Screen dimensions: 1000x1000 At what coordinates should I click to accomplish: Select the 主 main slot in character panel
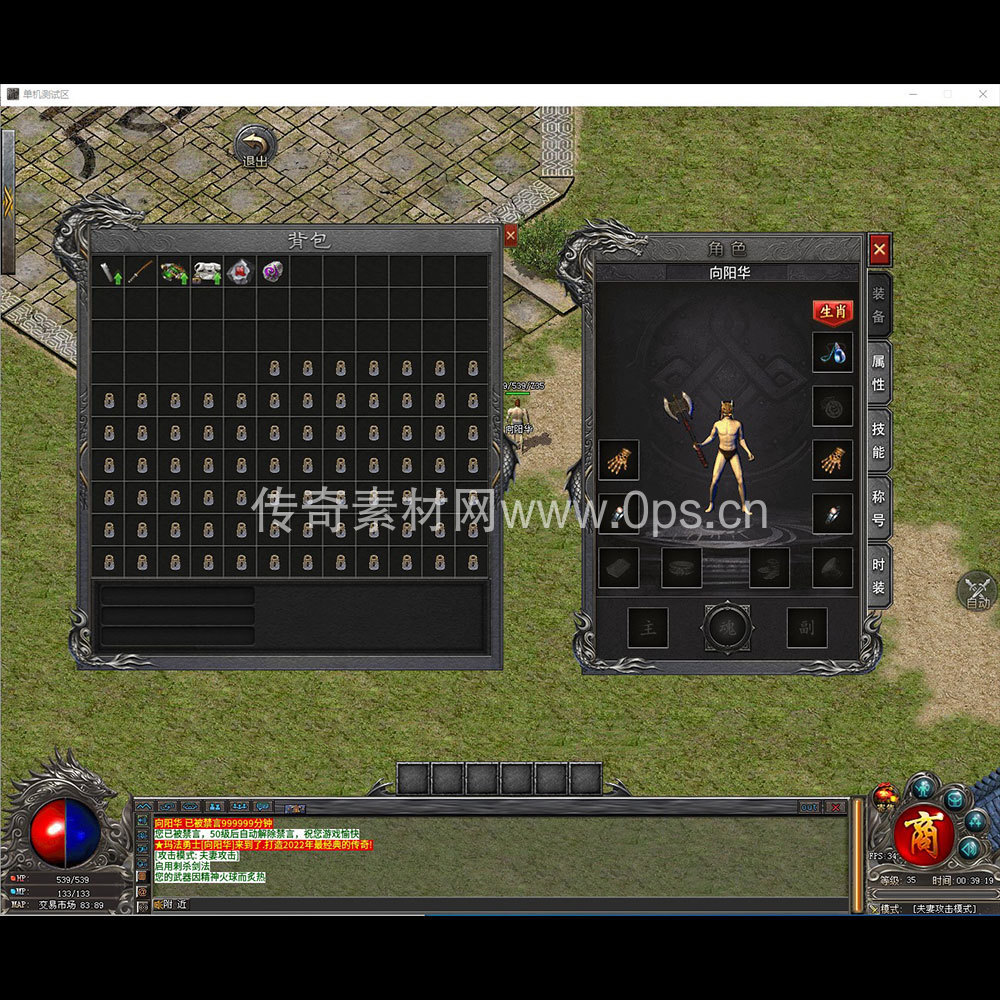648,628
